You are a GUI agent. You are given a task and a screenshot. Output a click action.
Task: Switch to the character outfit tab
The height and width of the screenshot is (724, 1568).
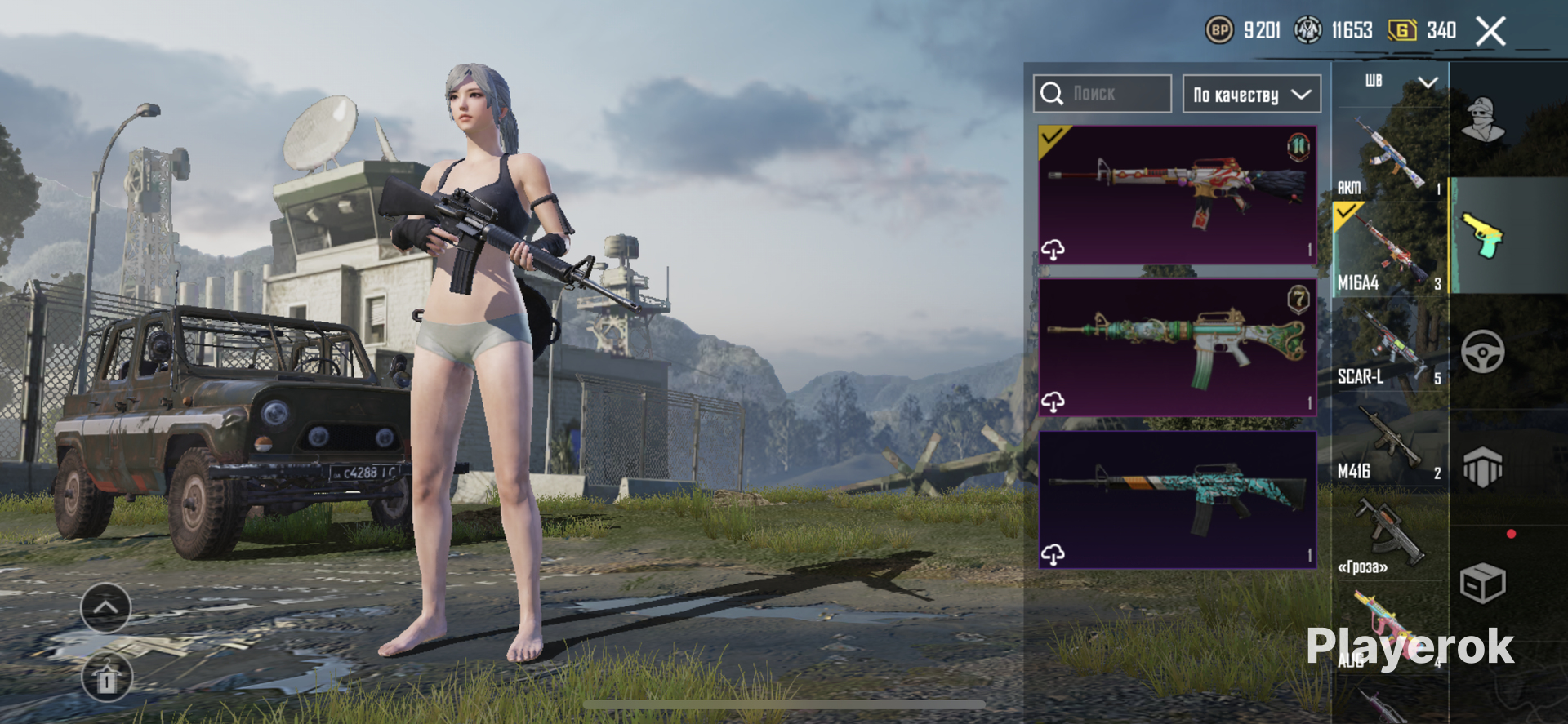[x=1482, y=121]
